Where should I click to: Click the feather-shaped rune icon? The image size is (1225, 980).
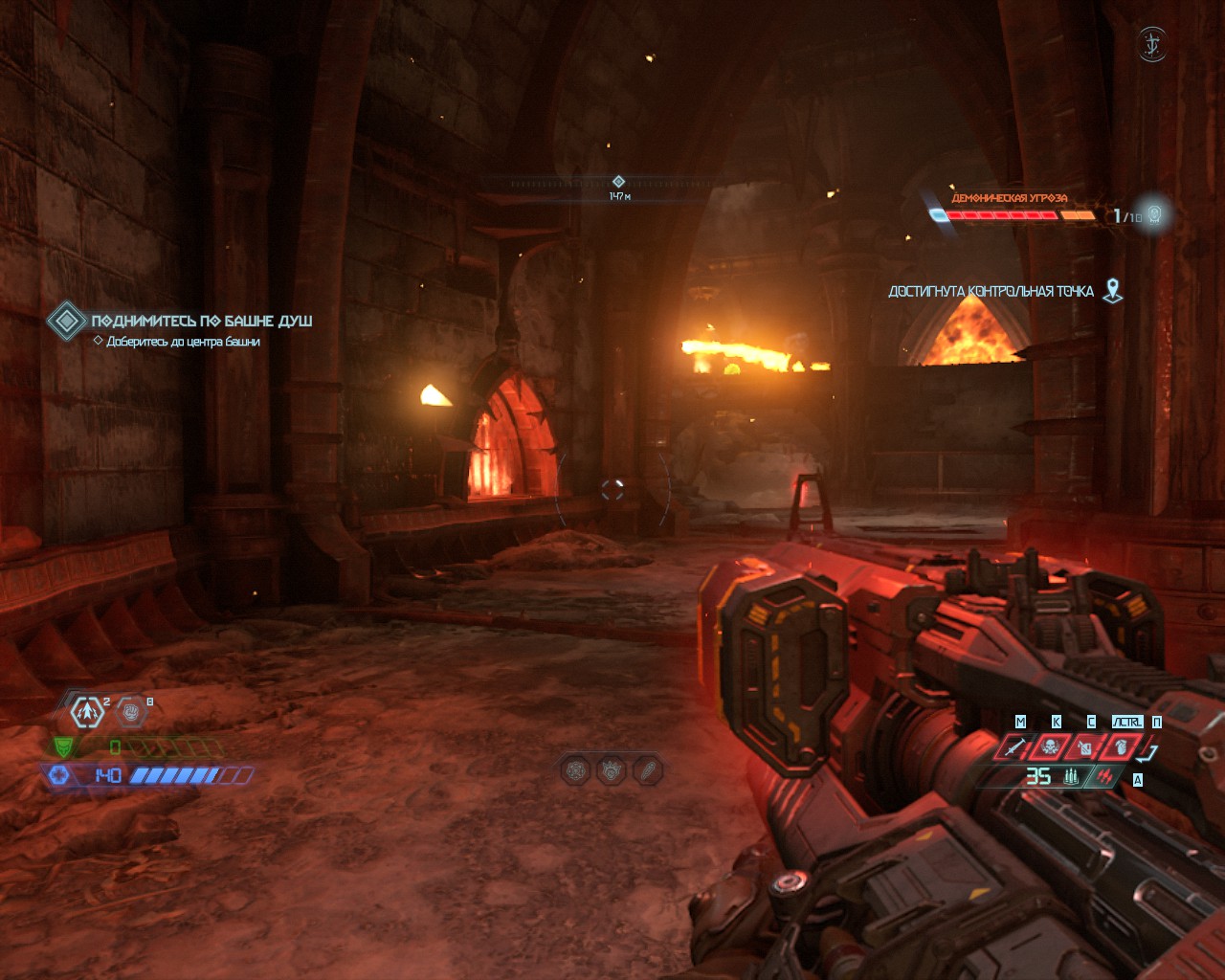click(x=647, y=769)
